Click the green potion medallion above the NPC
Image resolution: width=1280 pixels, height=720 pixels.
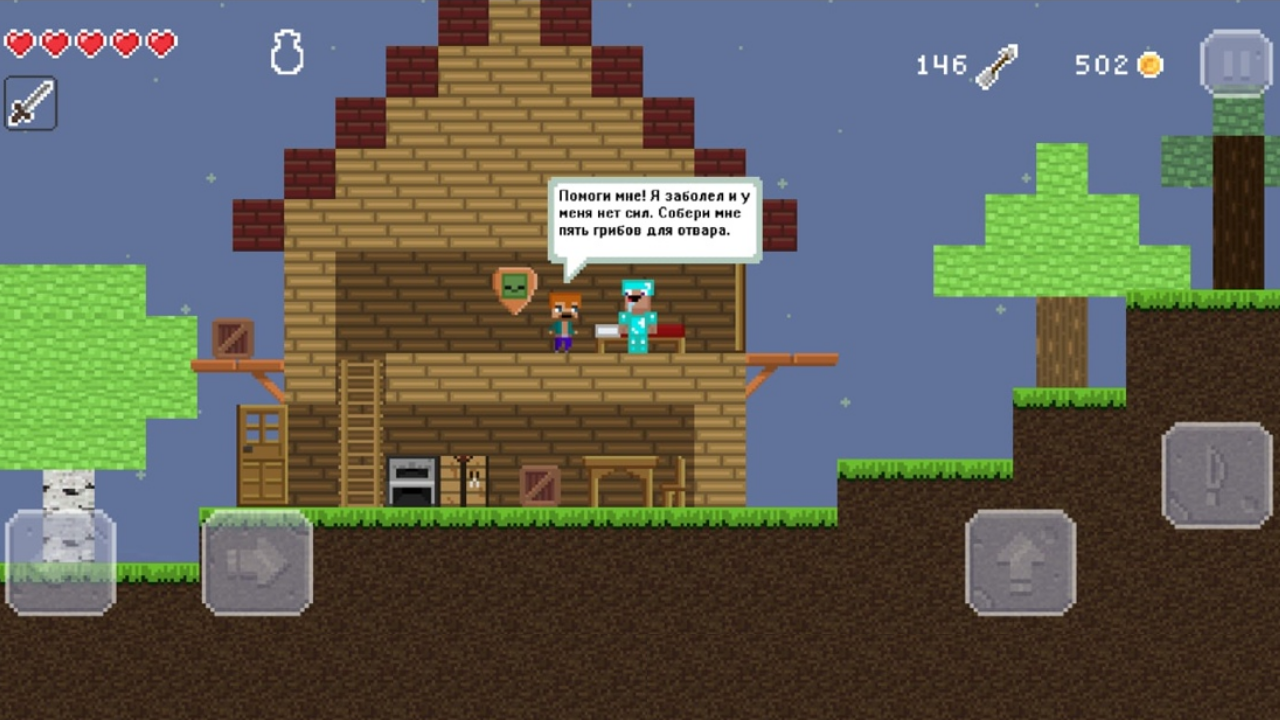pos(512,287)
